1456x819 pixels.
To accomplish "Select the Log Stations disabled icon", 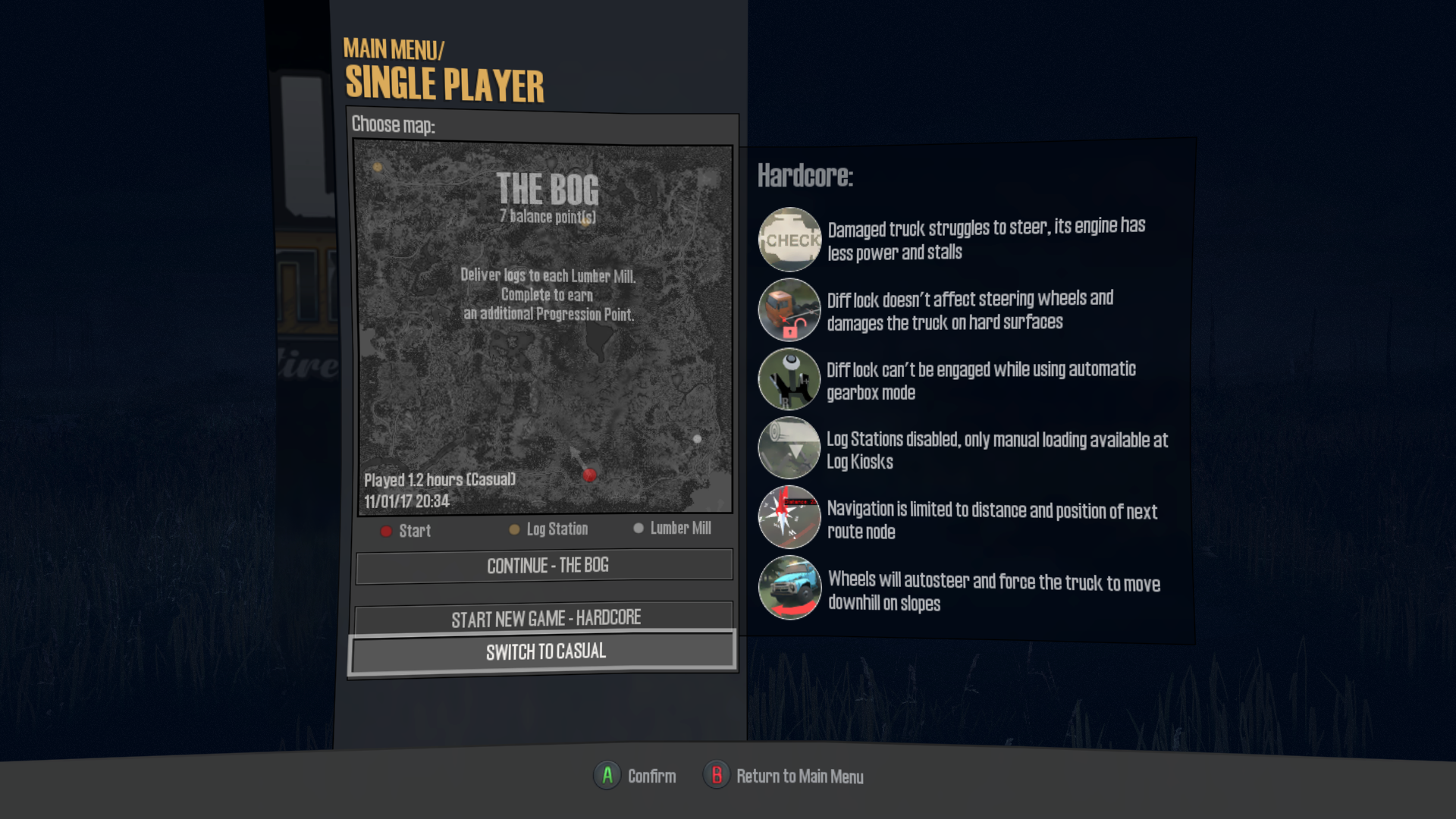I will pos(789,448).
